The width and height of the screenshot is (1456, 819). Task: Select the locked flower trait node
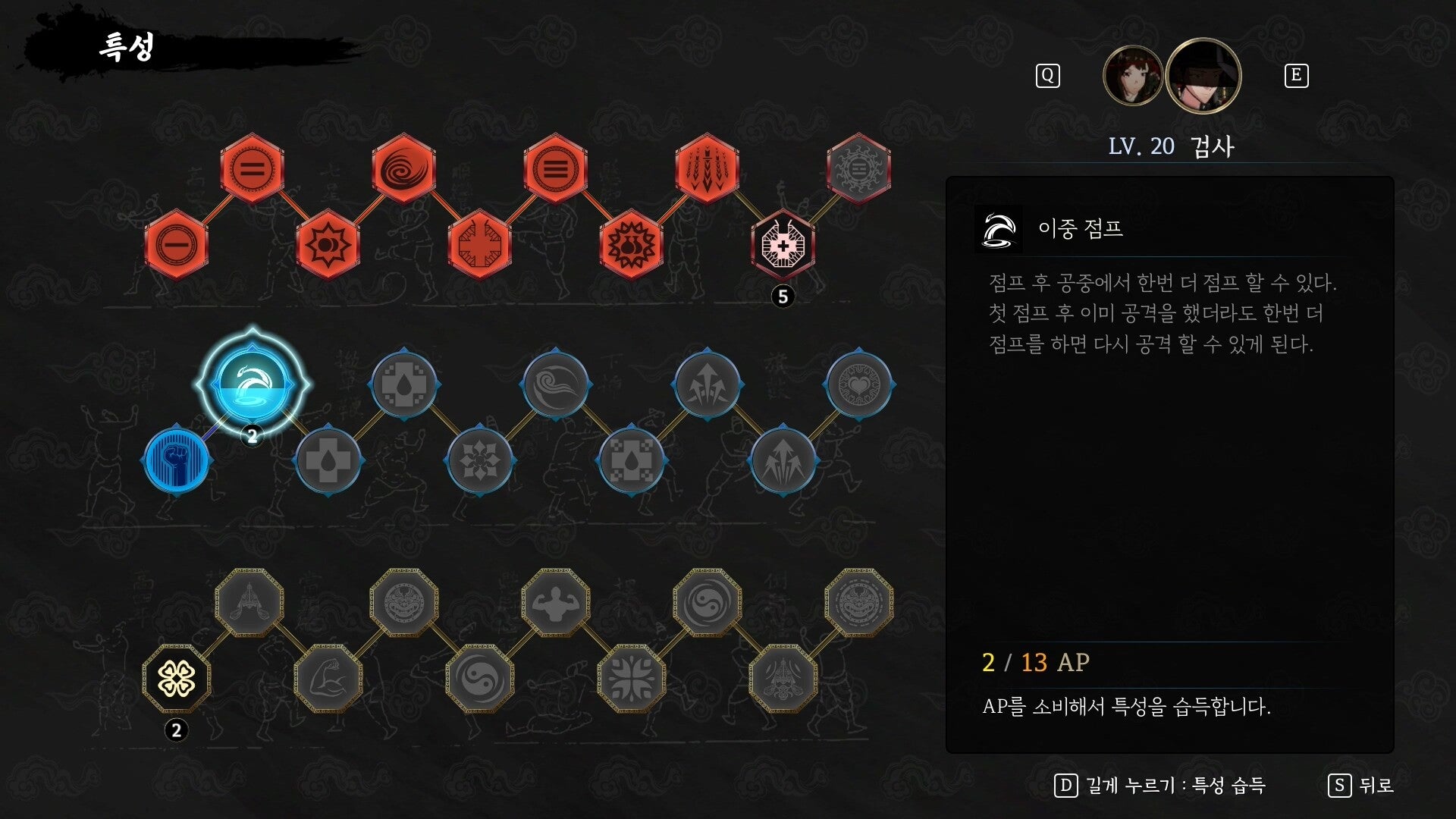point(479,460)
